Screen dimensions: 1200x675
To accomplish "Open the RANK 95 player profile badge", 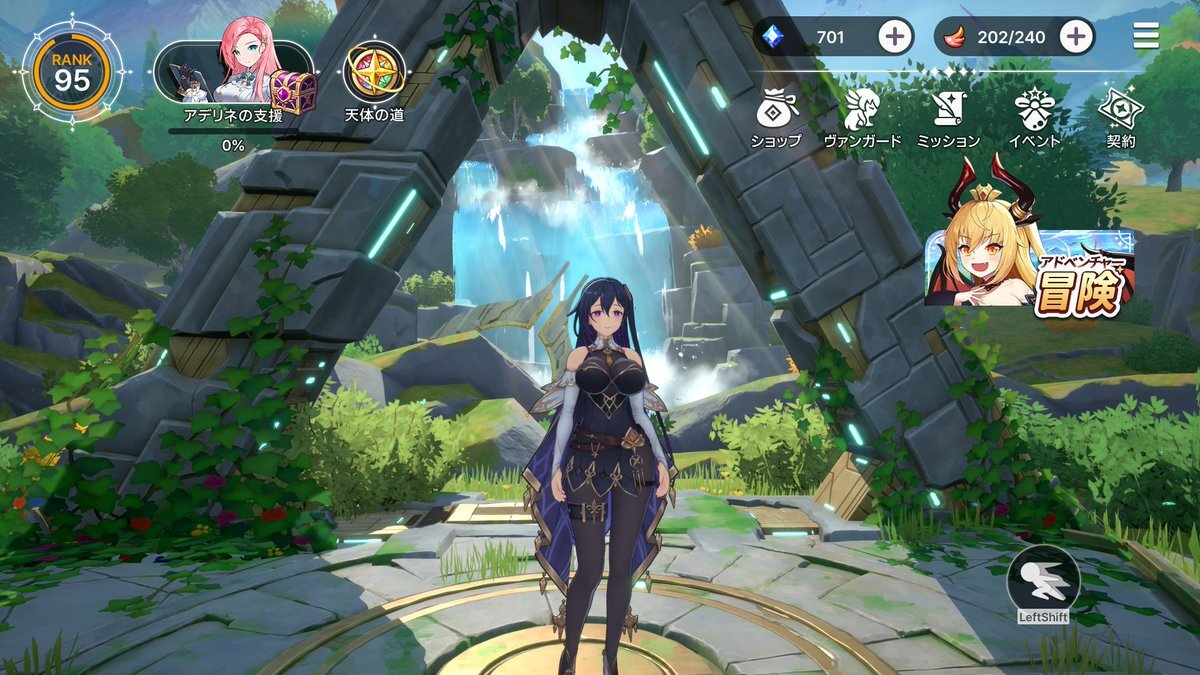I will coord(72,71).
